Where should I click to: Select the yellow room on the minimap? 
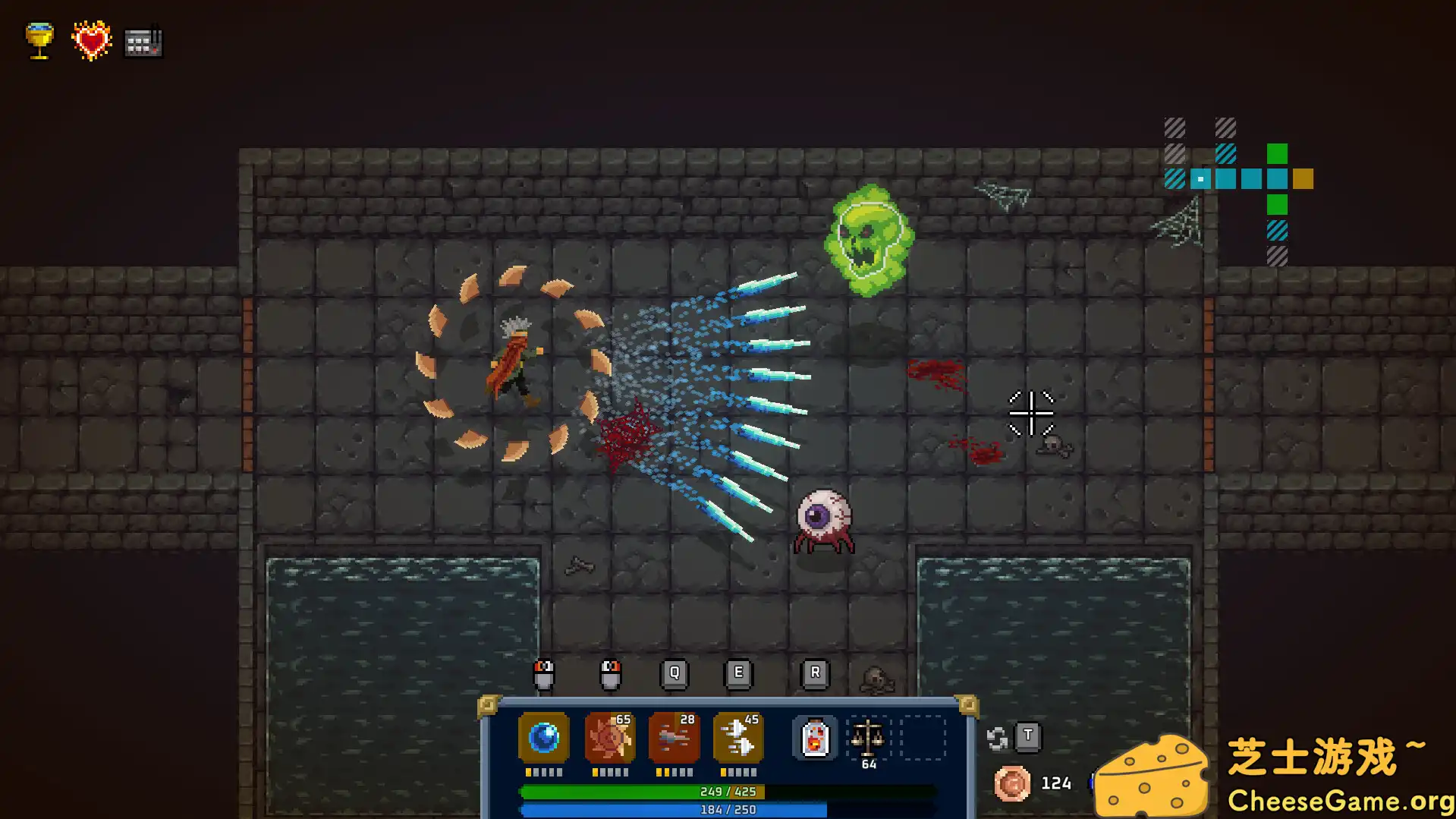pos(1303,179)
